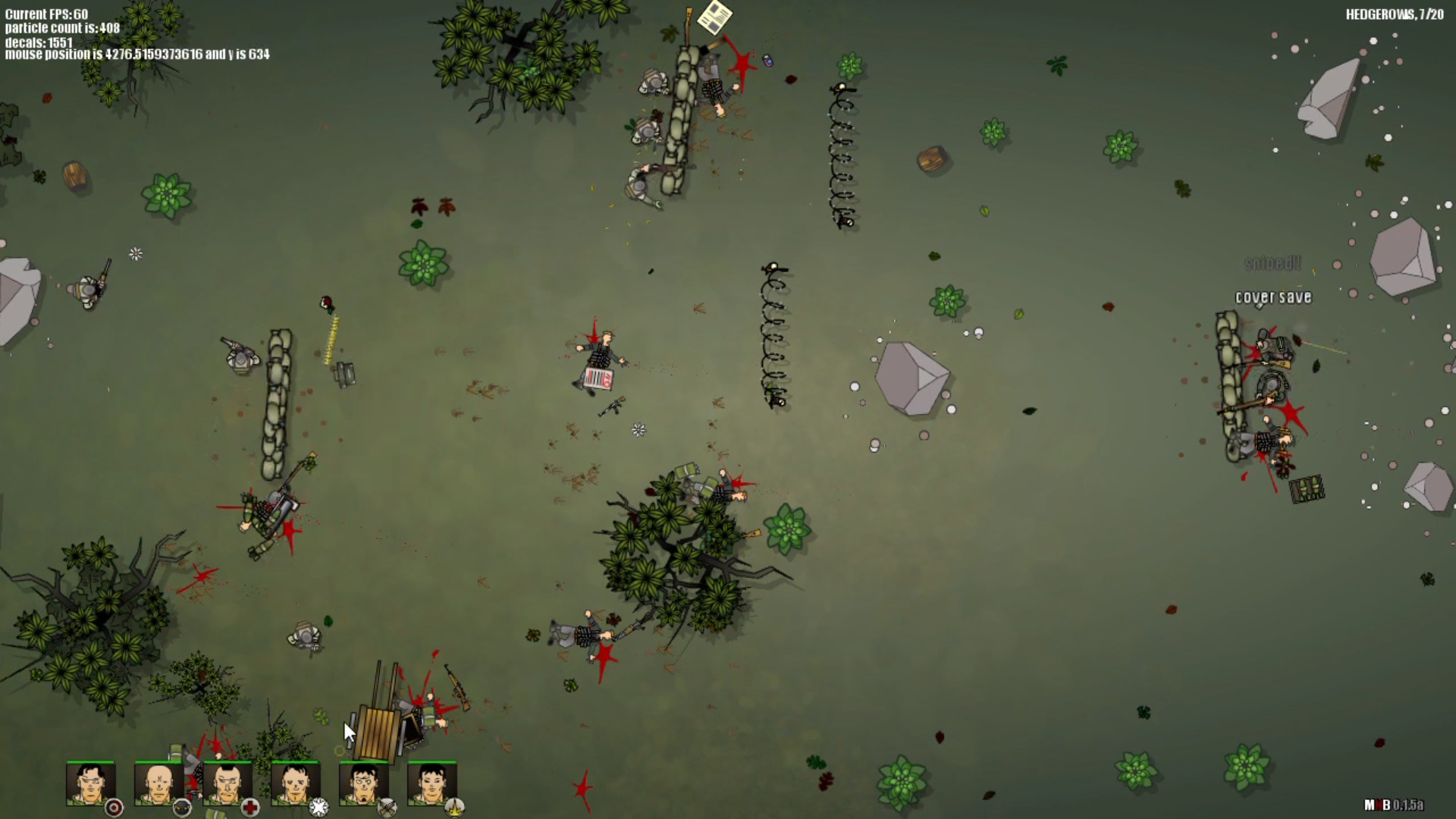
Task: Click the HEDGEROWS, 7/20 objective counter
Action: 1394,13
